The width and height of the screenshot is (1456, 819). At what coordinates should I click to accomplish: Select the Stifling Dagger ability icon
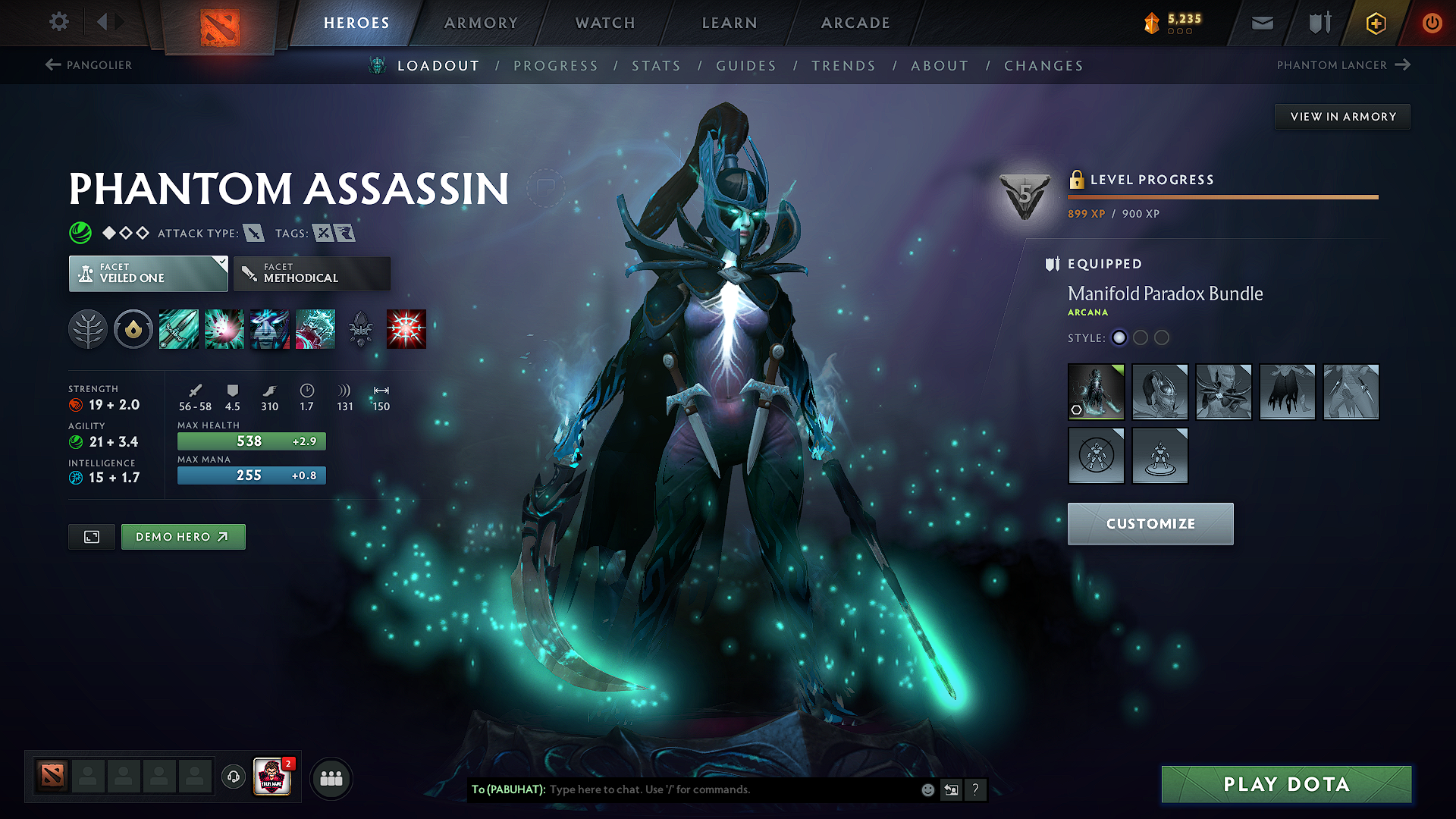[179, 328]
